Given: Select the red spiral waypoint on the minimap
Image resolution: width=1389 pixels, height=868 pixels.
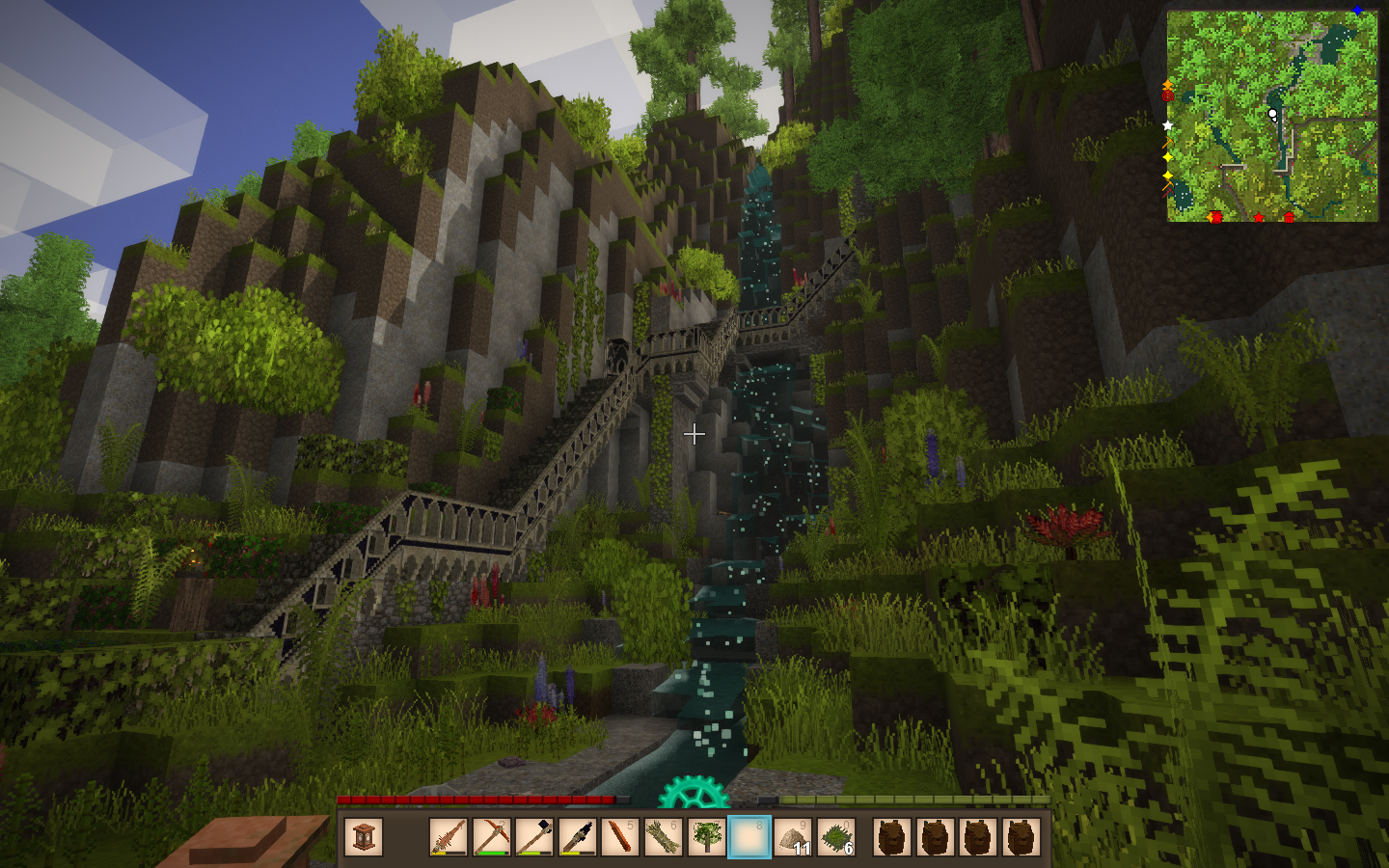Looking at the screenshot, I should pos(1168,95).
